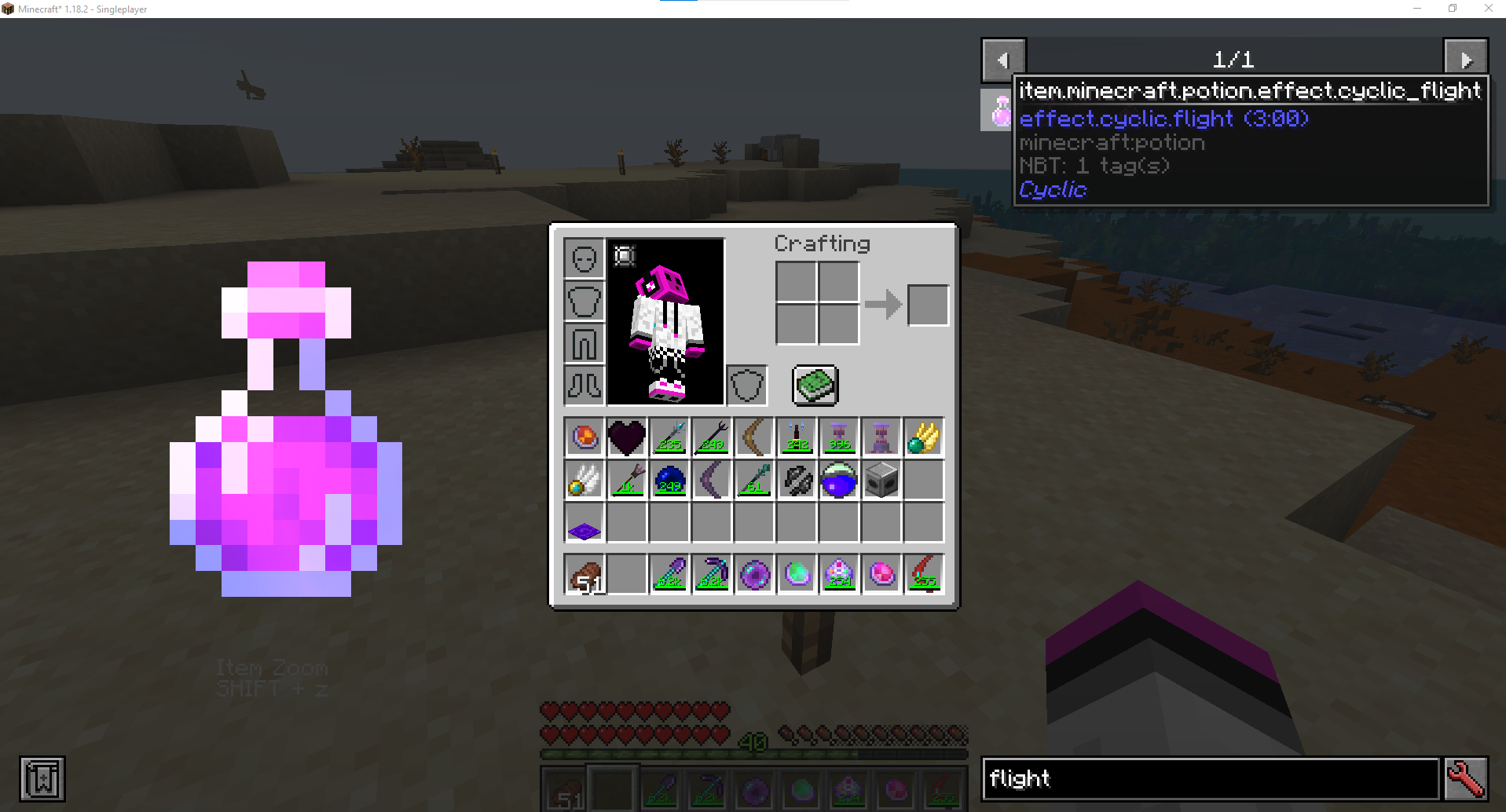The height and width of the screenshot is (812, 1506).
Task: Click the flight search text field
Action: tap(1210, 778)
